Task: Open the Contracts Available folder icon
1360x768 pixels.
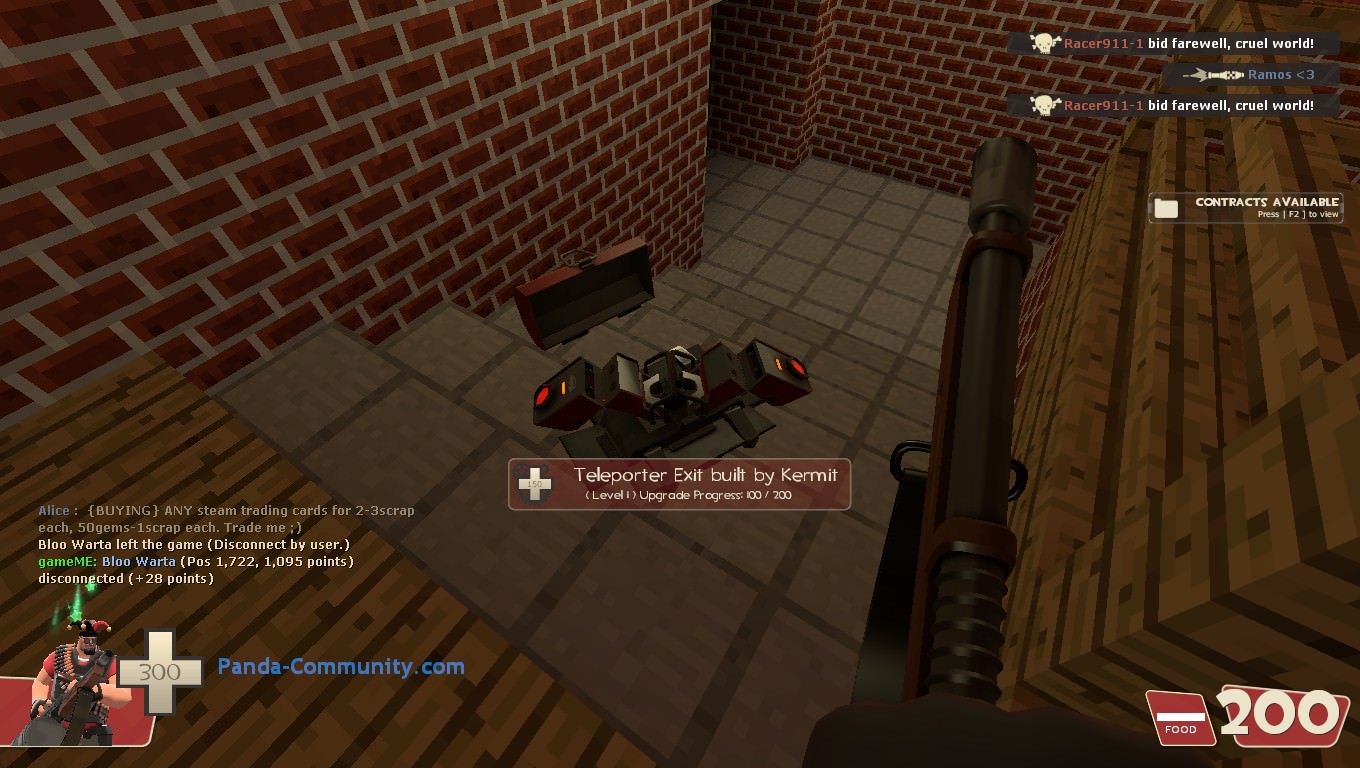Action: click(1166, 207)
